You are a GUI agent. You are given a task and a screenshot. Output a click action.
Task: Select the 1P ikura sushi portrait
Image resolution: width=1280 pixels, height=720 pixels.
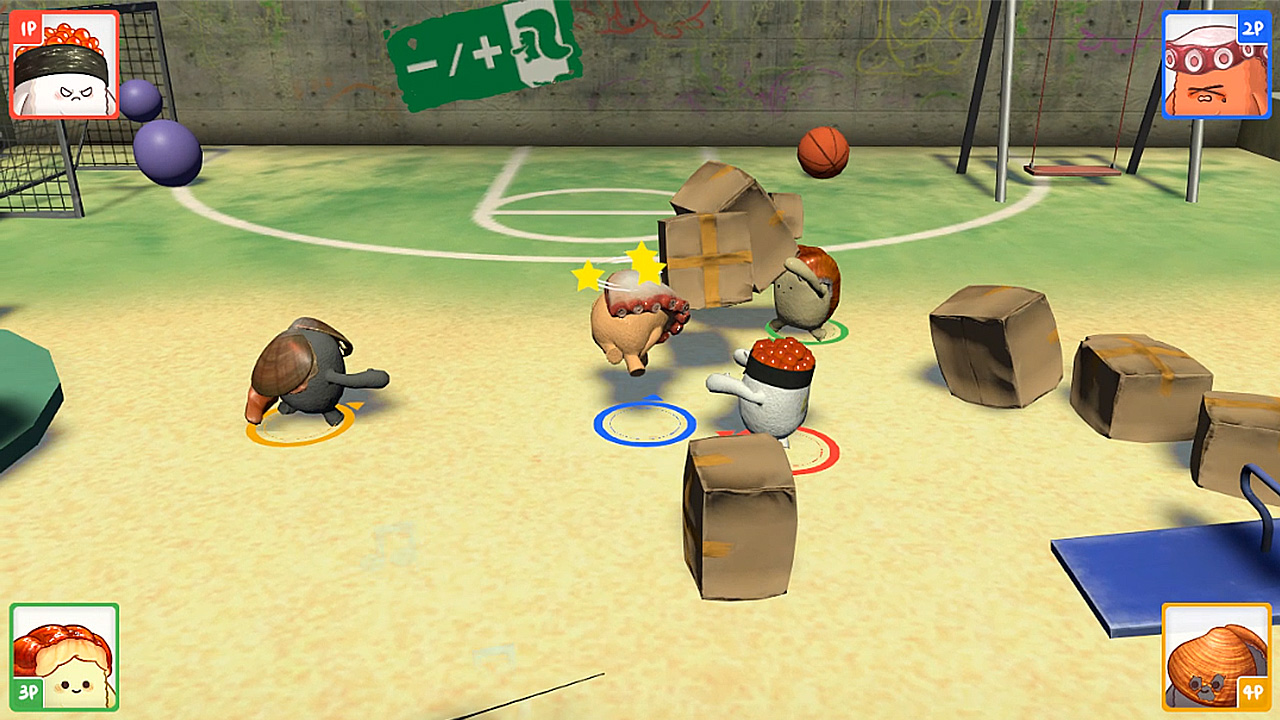63,62
